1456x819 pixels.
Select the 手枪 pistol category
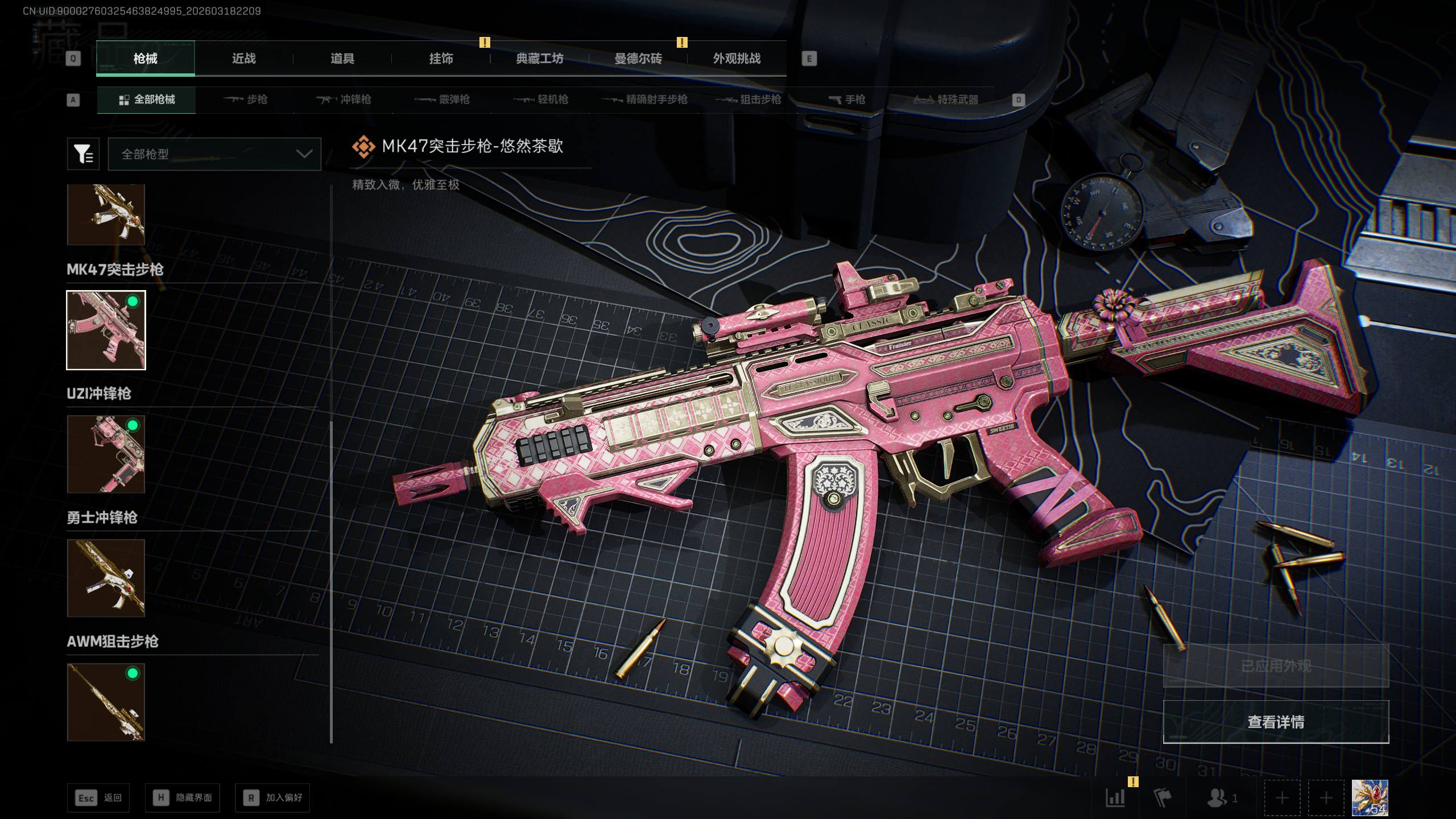[x=847, y=100]
